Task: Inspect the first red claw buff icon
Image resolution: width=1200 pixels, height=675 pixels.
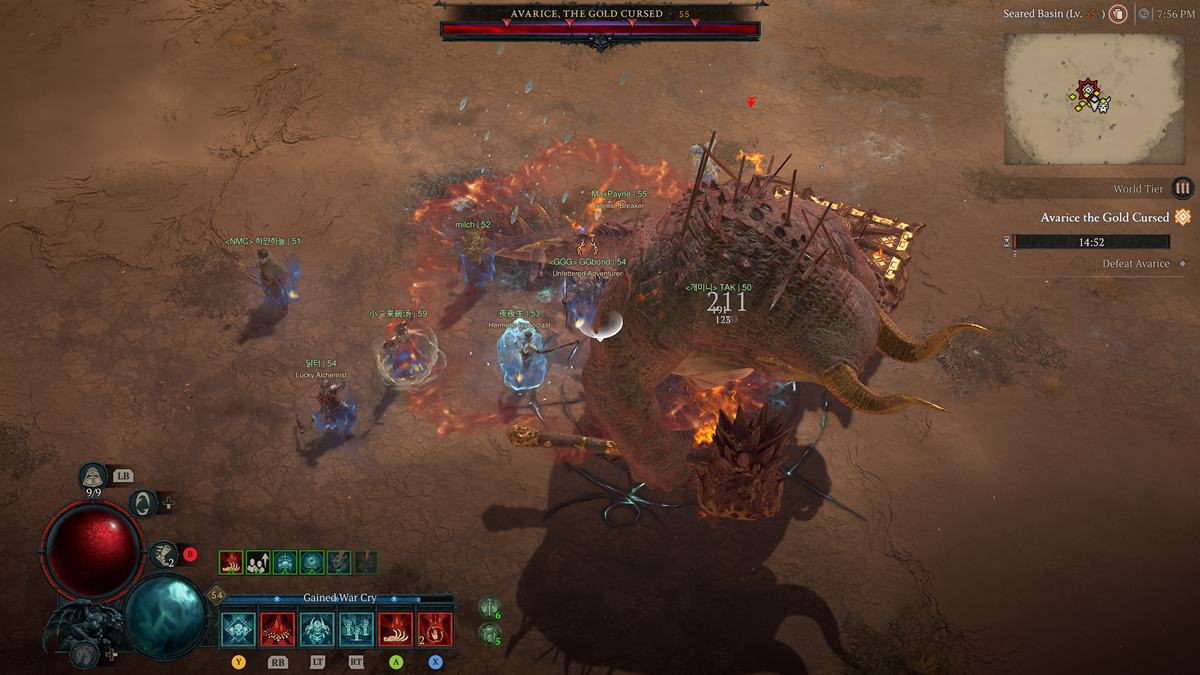Action: [x=231, y=562]
